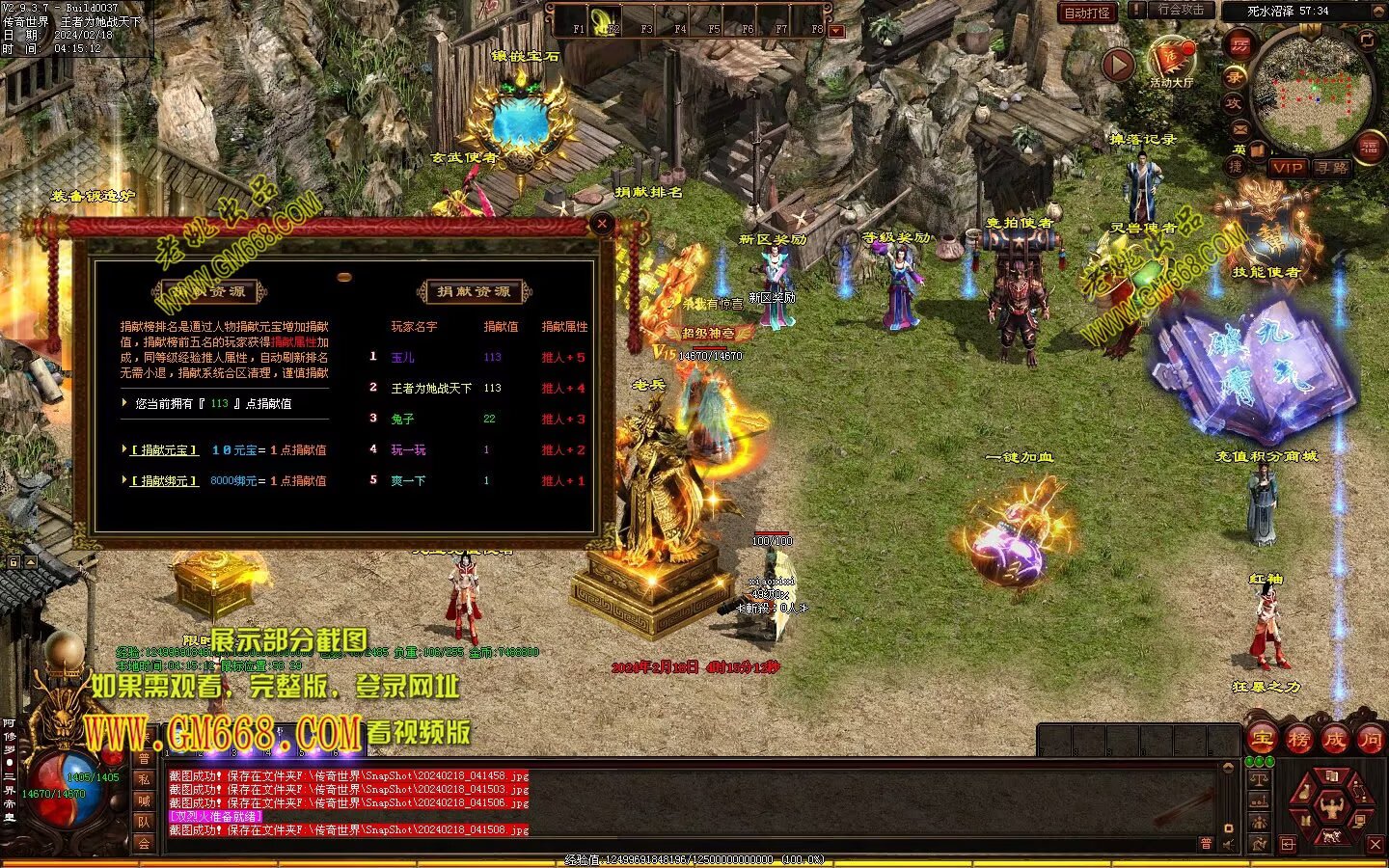The width and height of the screenshot is (1389, 868).
Task: Open the VIP button below minimap
Action: 1287,168
